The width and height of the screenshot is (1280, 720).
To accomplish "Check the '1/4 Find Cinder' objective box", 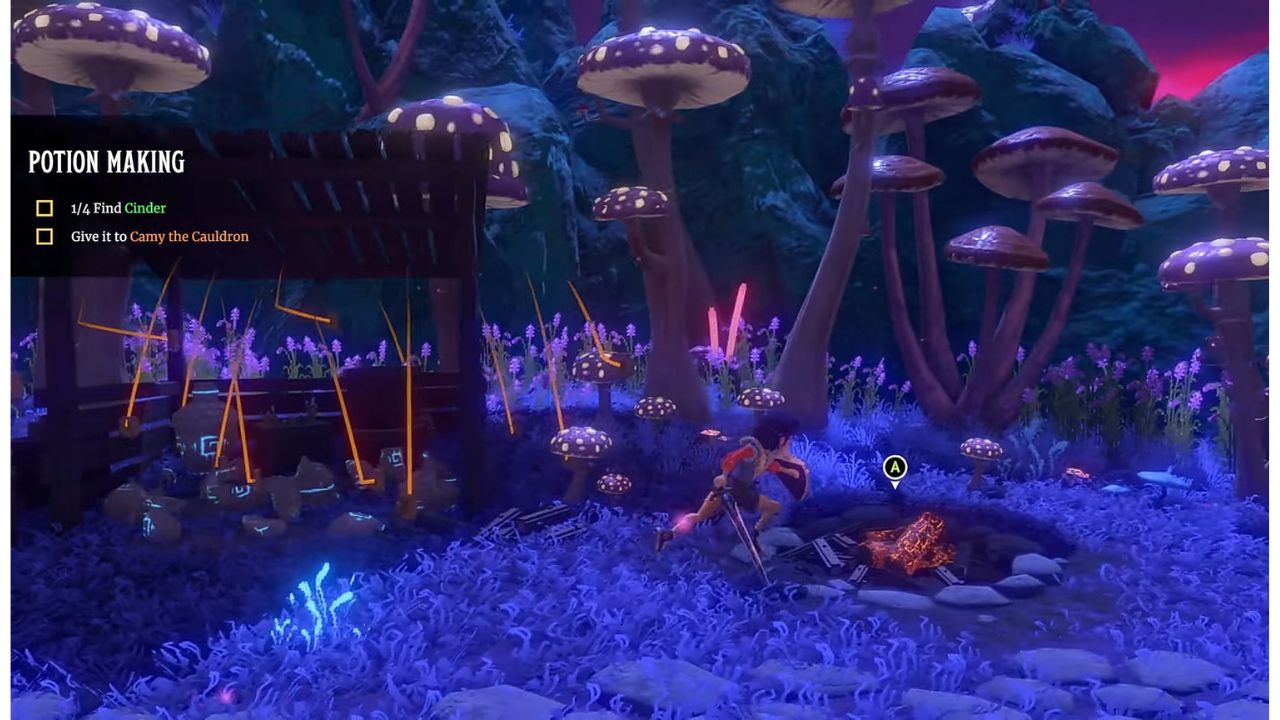I will (x=43, y=208).
